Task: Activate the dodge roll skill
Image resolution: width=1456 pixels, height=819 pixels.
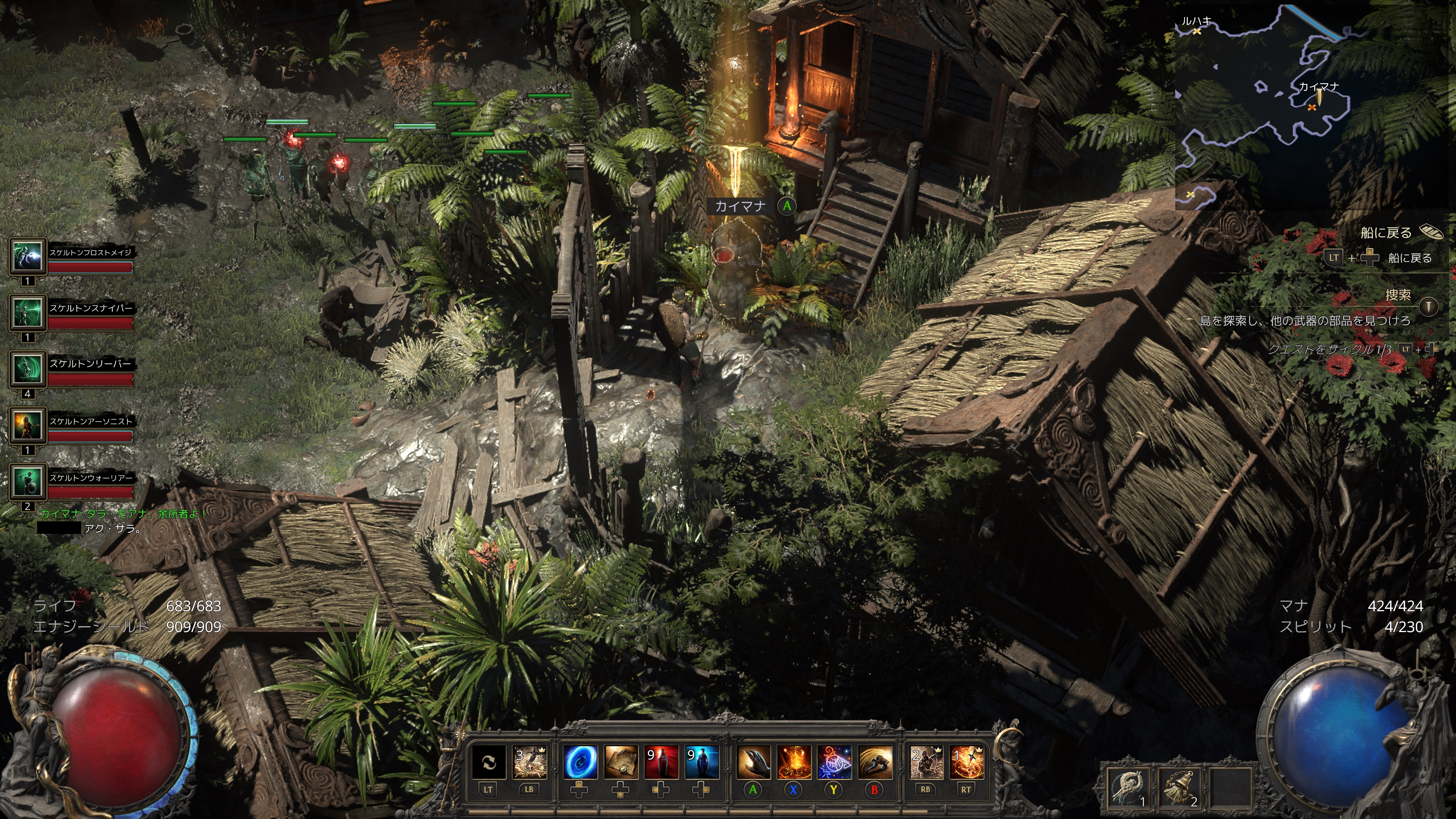Action: [x=875, y=762]
